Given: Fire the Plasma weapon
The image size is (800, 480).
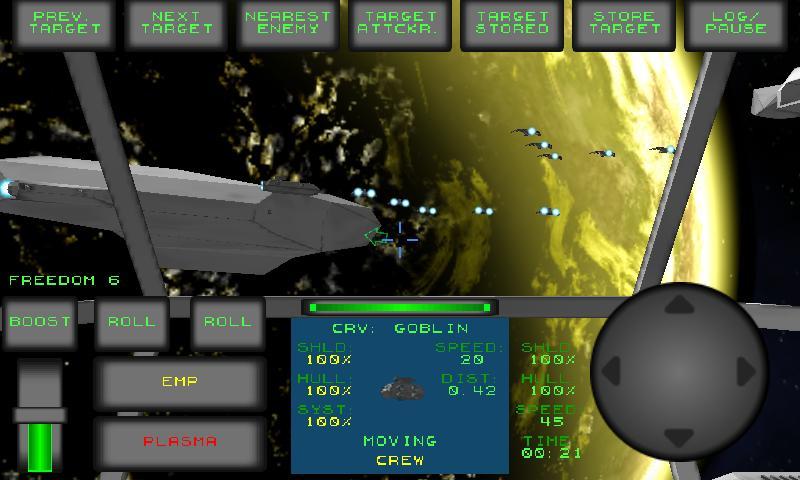Looking at the screenshot, I should click(180, 441).
